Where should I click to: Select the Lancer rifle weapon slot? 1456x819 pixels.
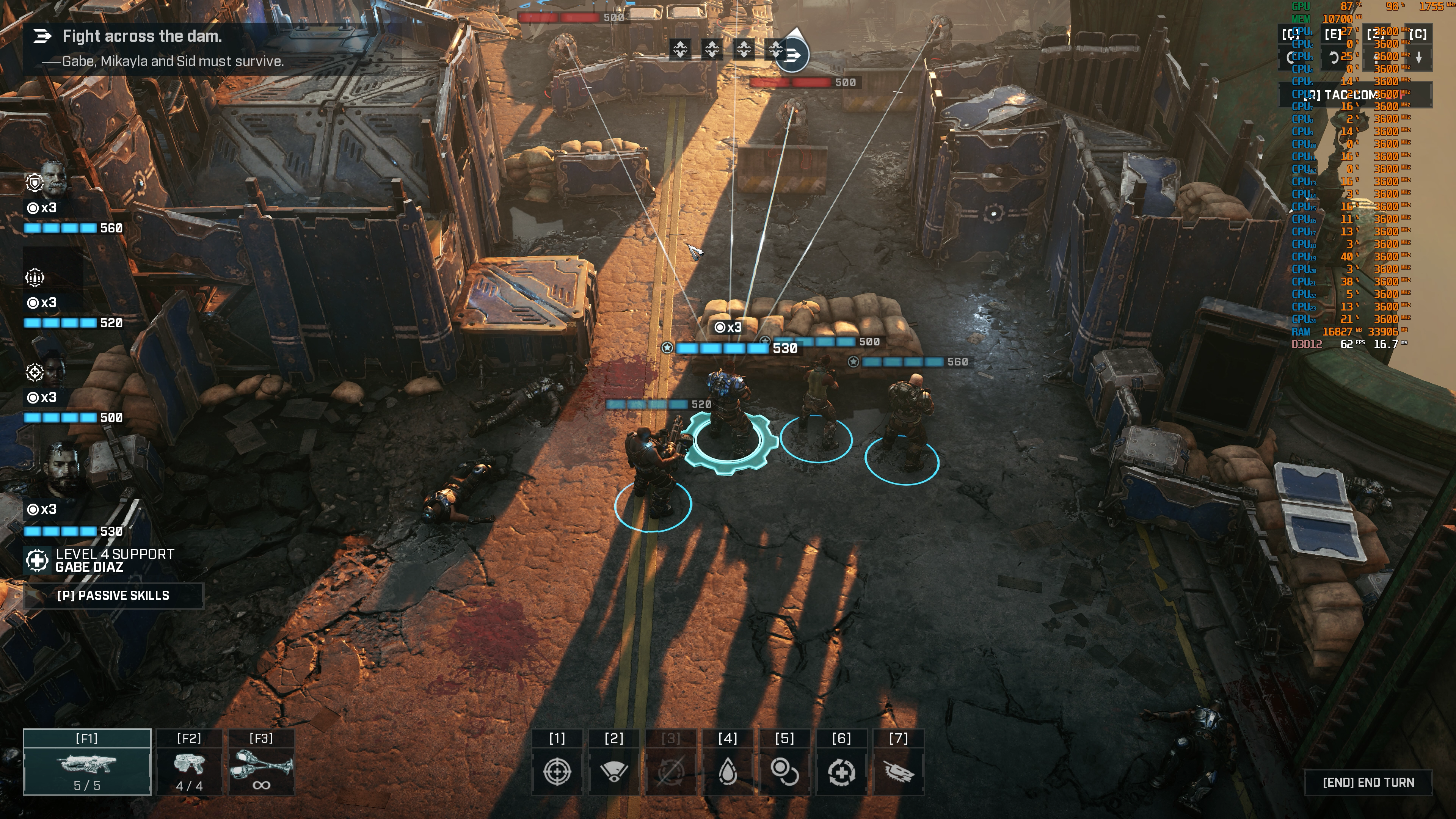click(87, 763)
